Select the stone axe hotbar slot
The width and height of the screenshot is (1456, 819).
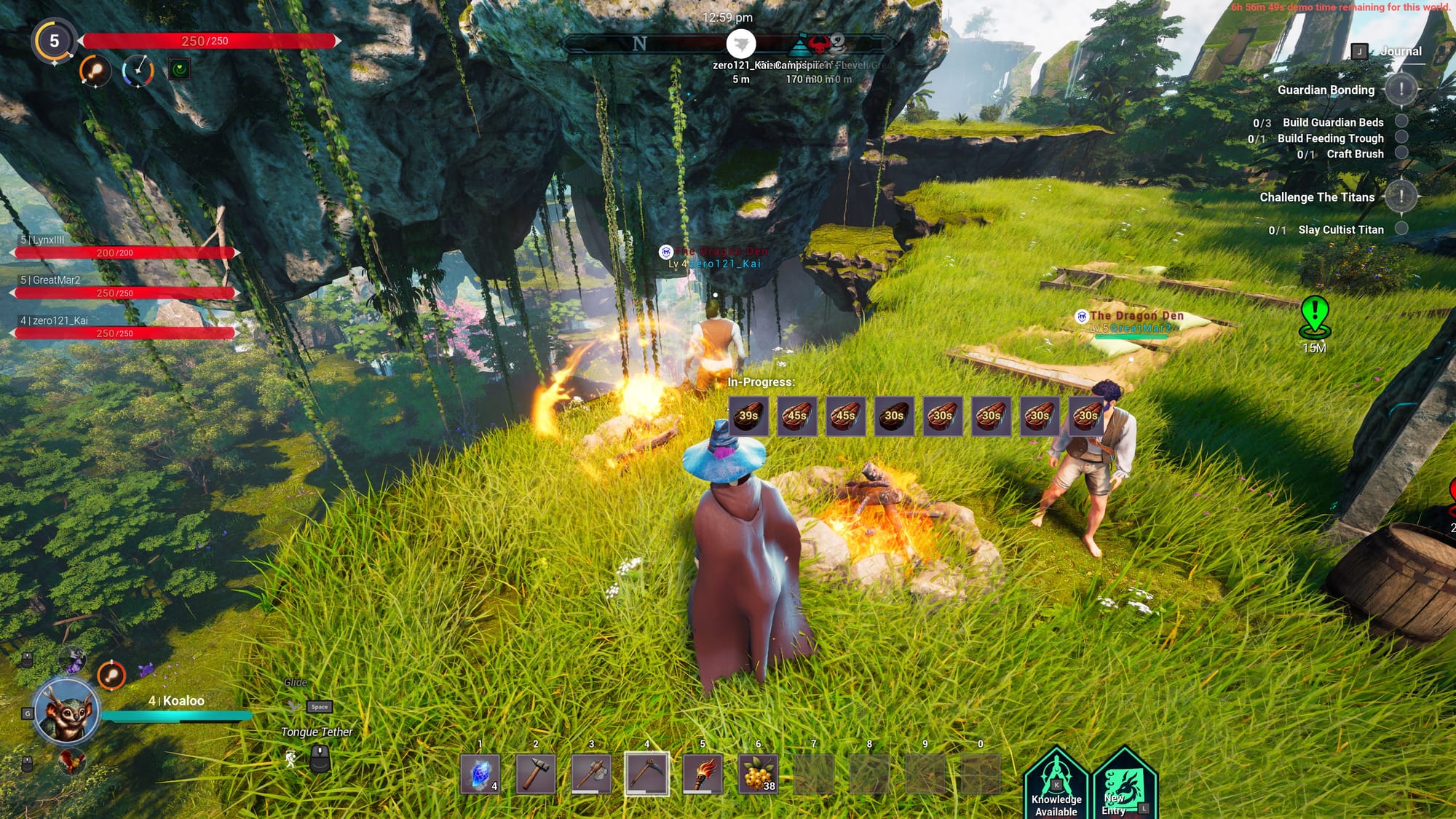point(591,774)
